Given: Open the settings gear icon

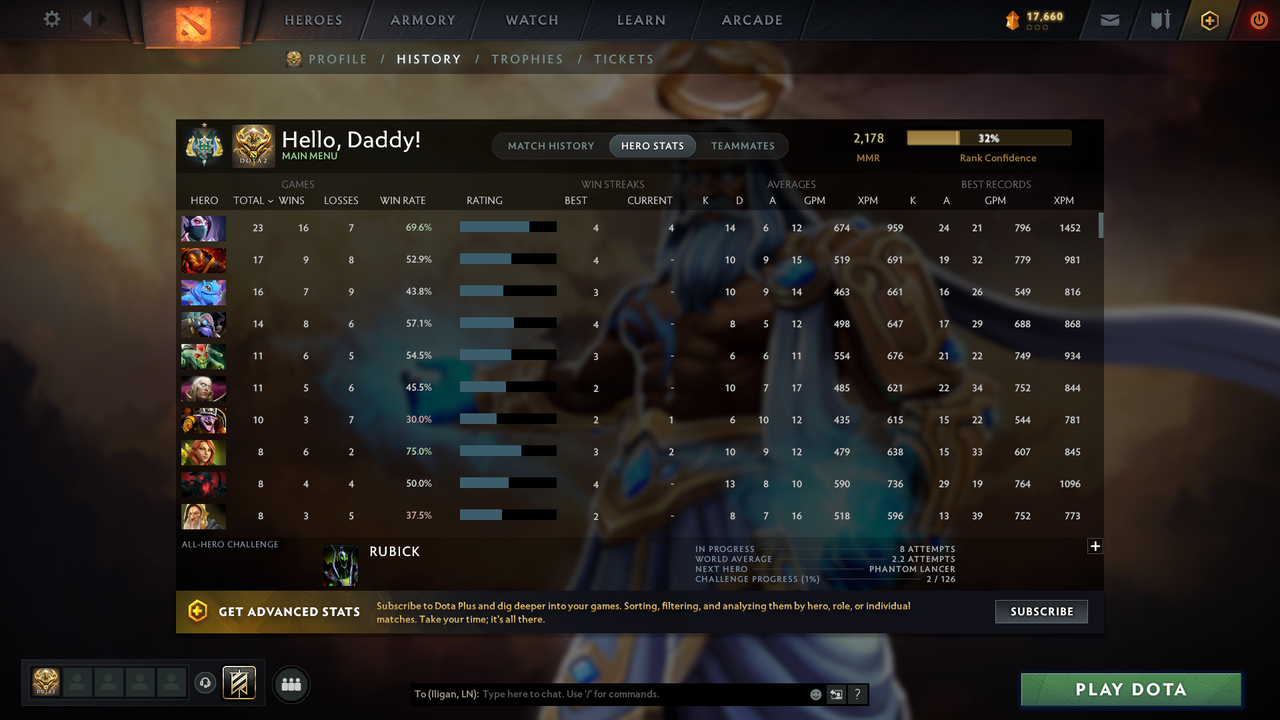Looking at the screenshot, I should [50, 18].
